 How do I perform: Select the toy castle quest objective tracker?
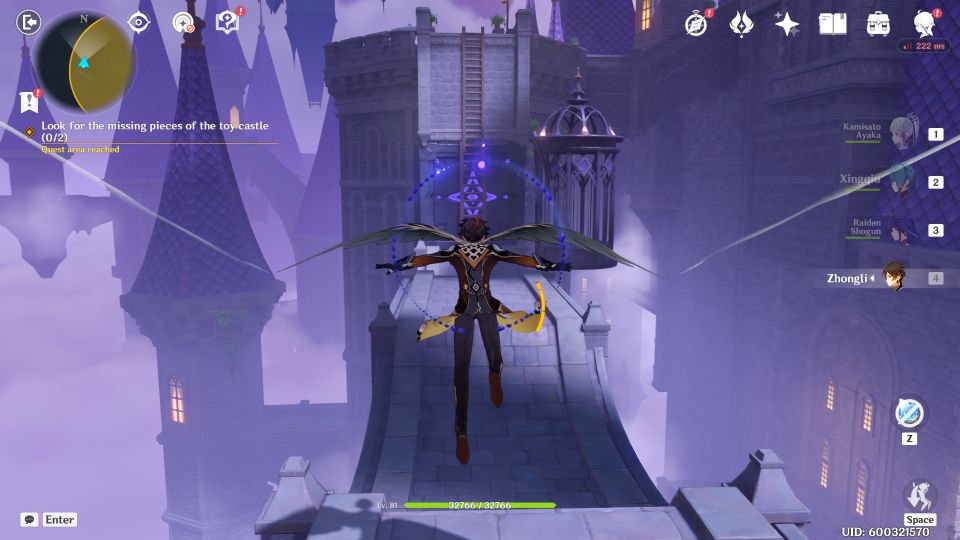(x=160, y=131)
